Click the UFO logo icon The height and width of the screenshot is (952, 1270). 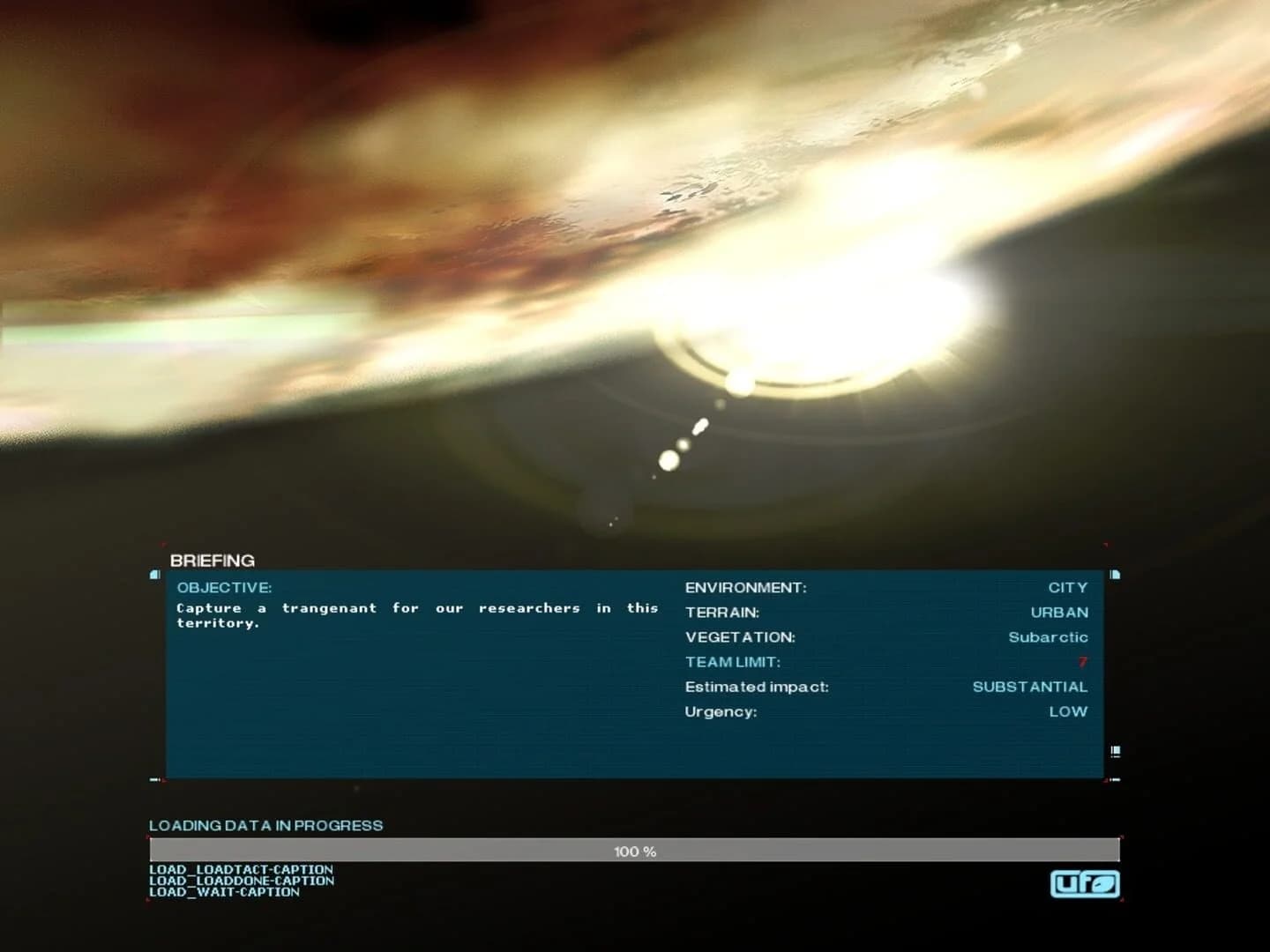[1085, 884]
